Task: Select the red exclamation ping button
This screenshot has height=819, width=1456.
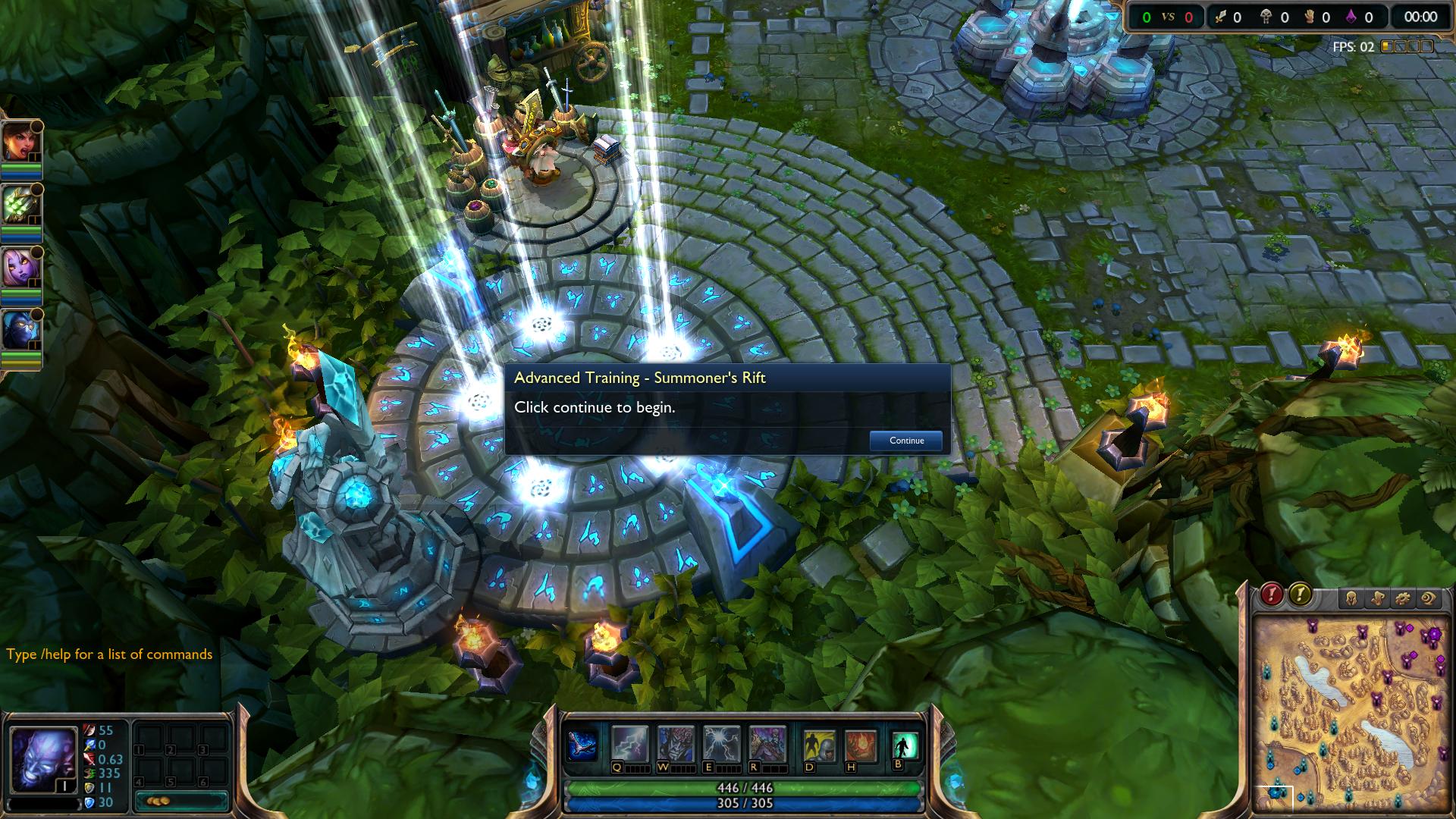Action: pos(1272,595)
